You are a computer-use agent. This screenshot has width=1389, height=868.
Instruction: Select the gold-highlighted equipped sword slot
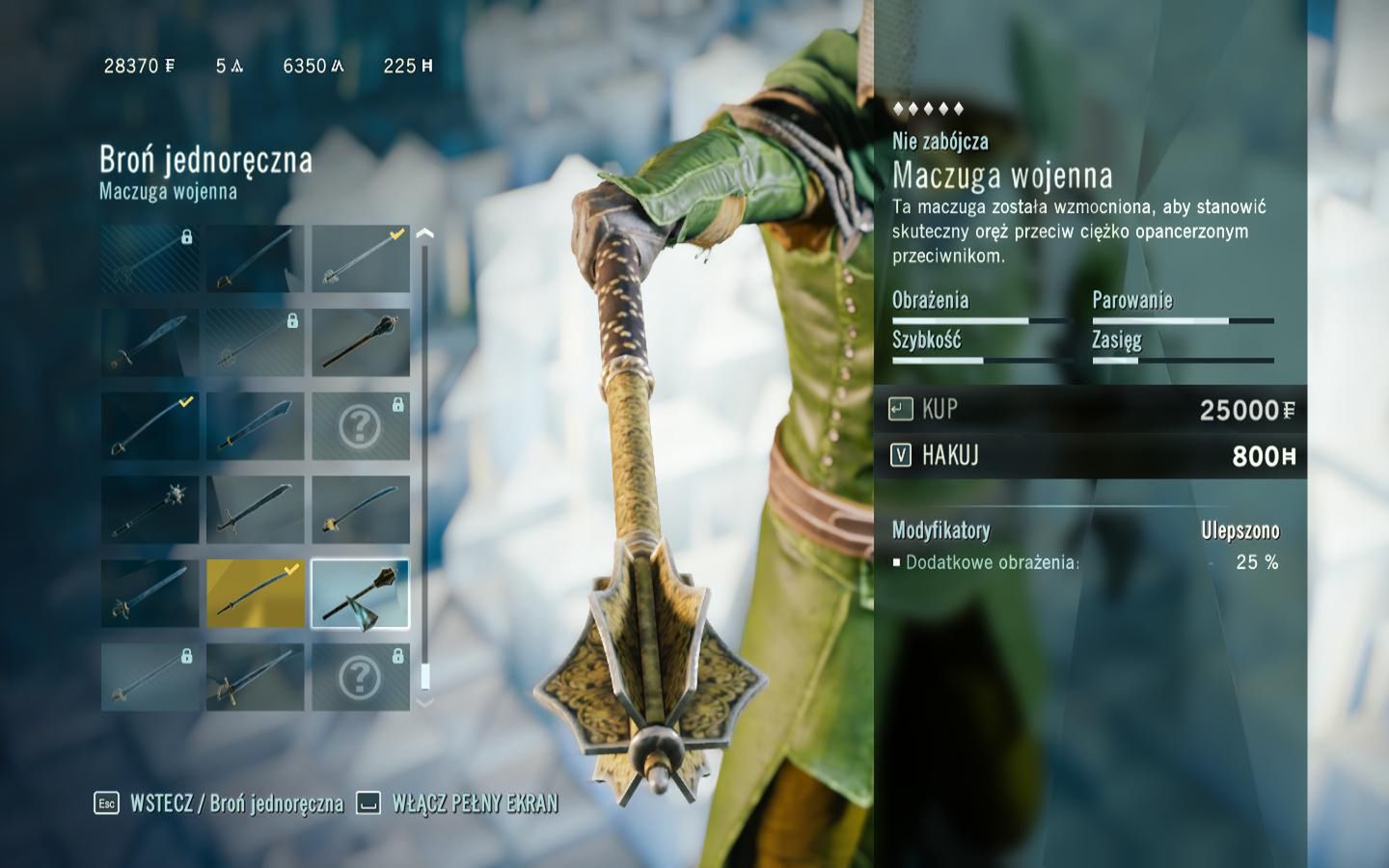click(x=255, y=593)
